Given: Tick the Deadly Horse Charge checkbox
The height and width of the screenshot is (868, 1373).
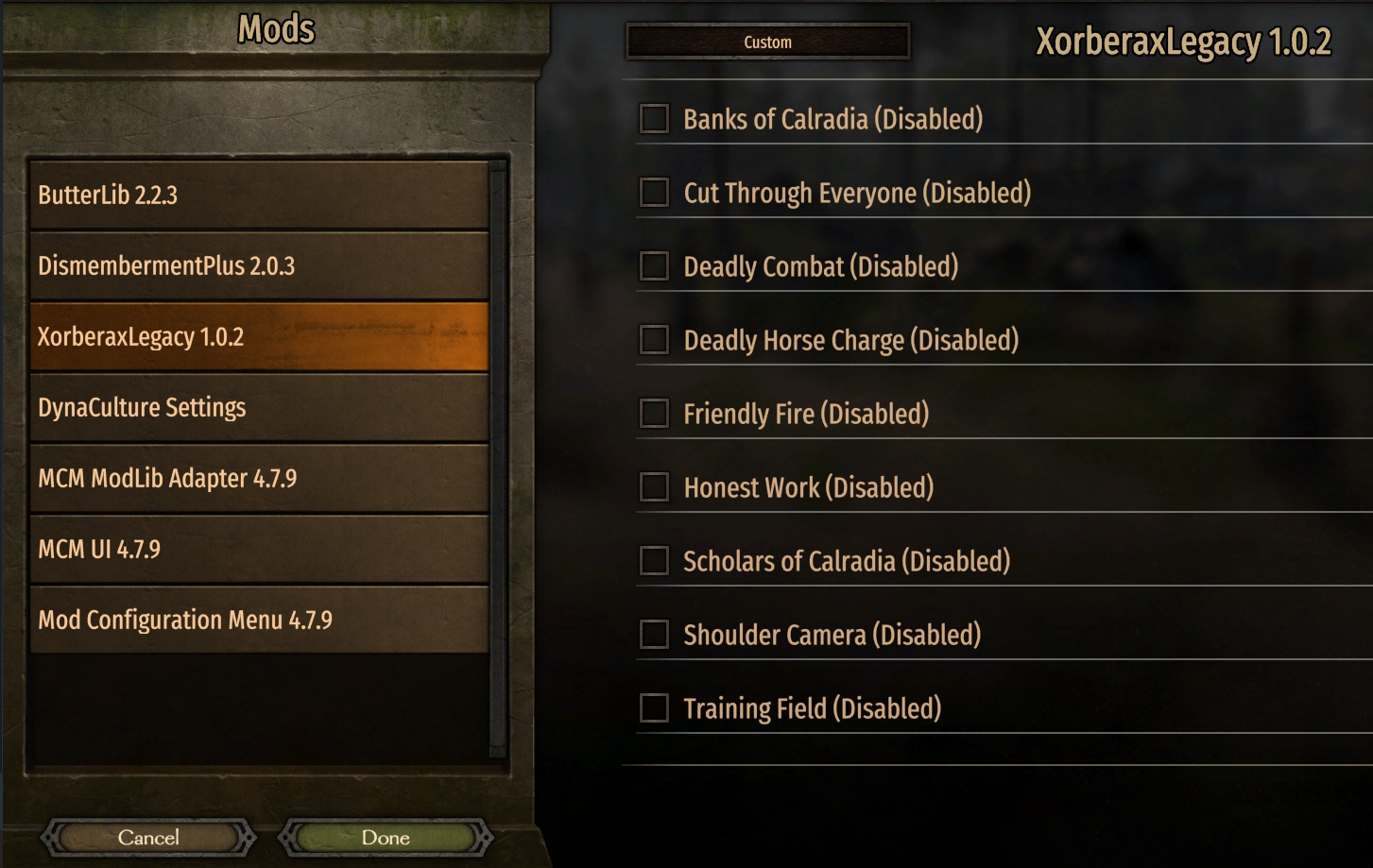Looking at the screenshot, I should [x=654, y=340].
